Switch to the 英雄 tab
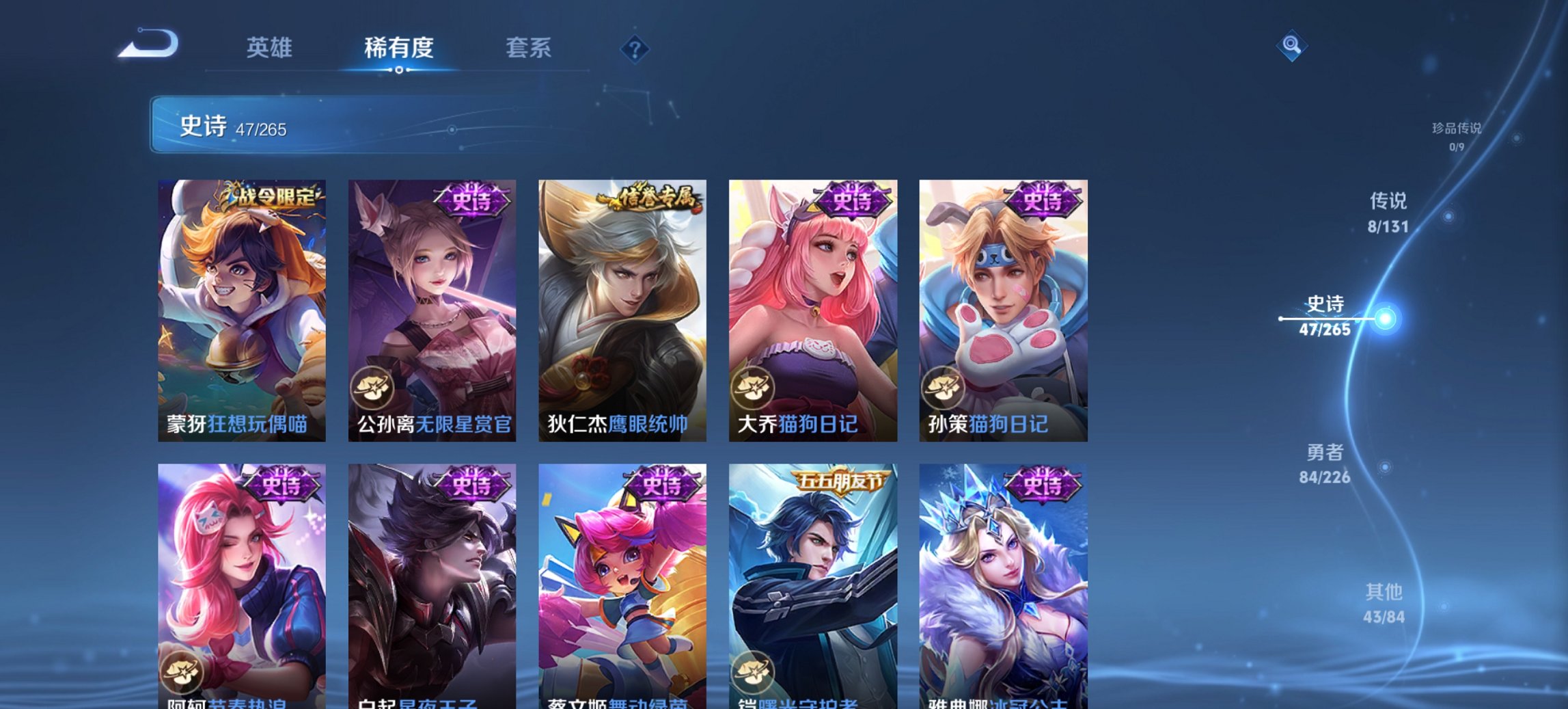 tap(271, 48)
